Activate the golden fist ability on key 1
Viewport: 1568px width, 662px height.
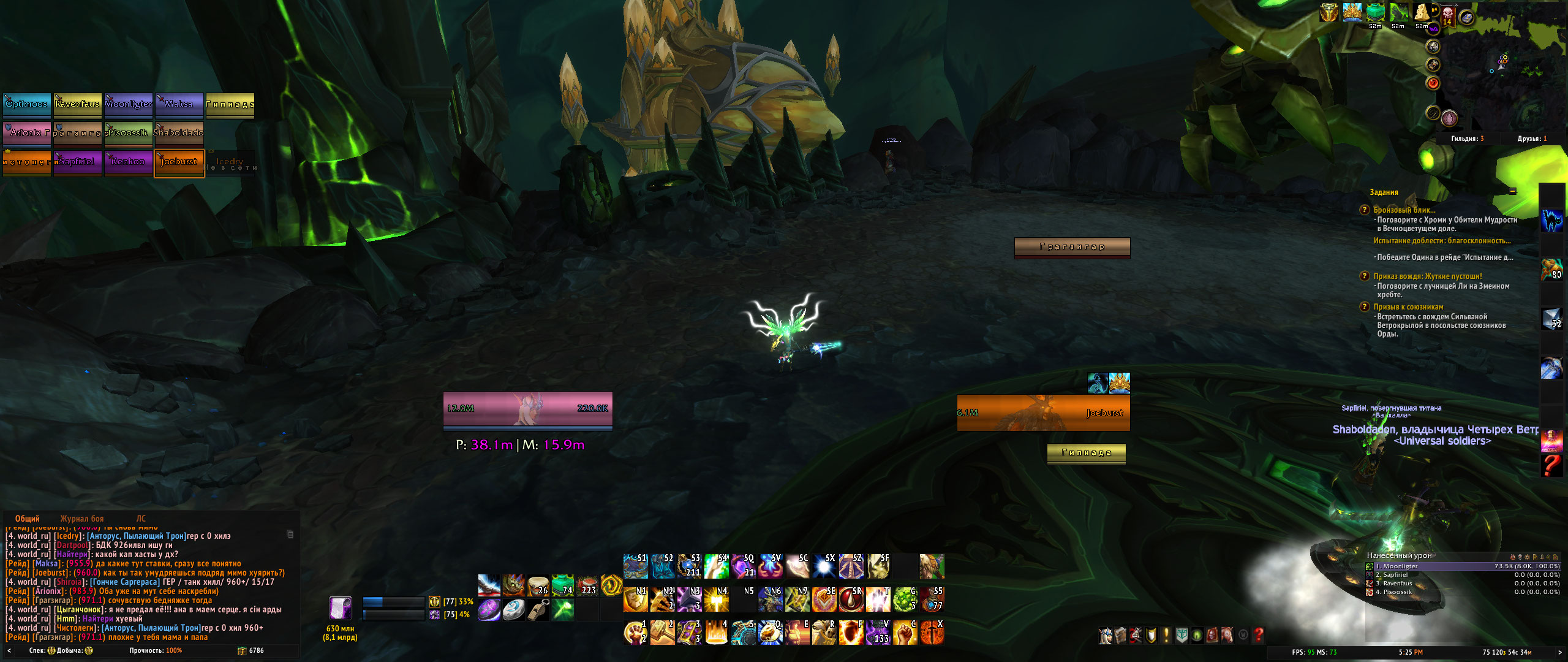click(635, 633)
